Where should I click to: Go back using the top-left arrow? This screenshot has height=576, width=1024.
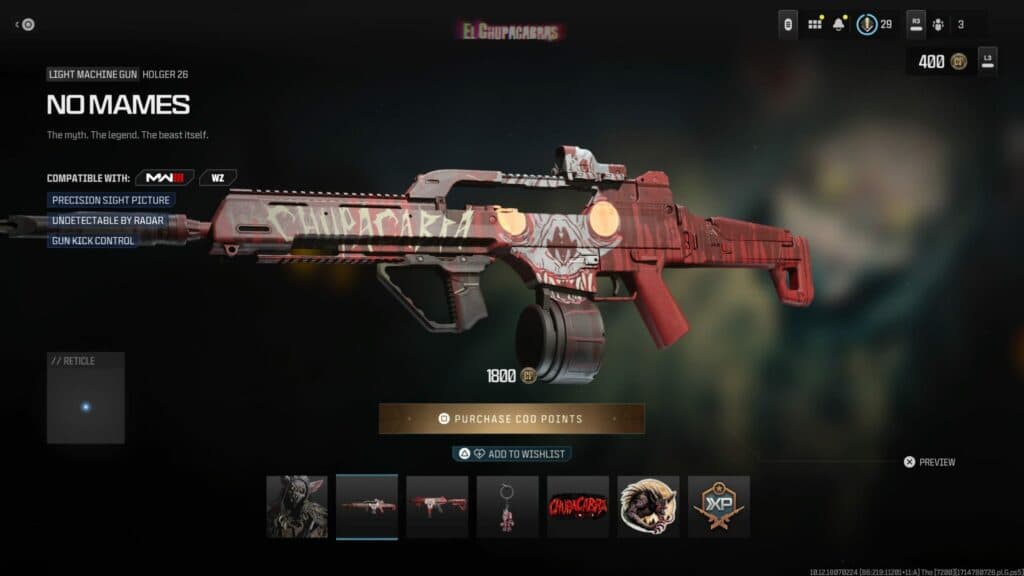click(24, 25)
